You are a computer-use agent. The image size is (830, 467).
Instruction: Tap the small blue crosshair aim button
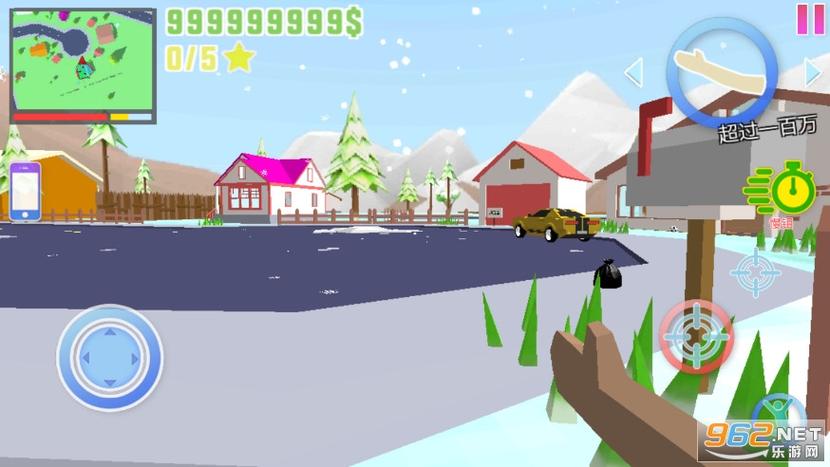tap(755, 271)
